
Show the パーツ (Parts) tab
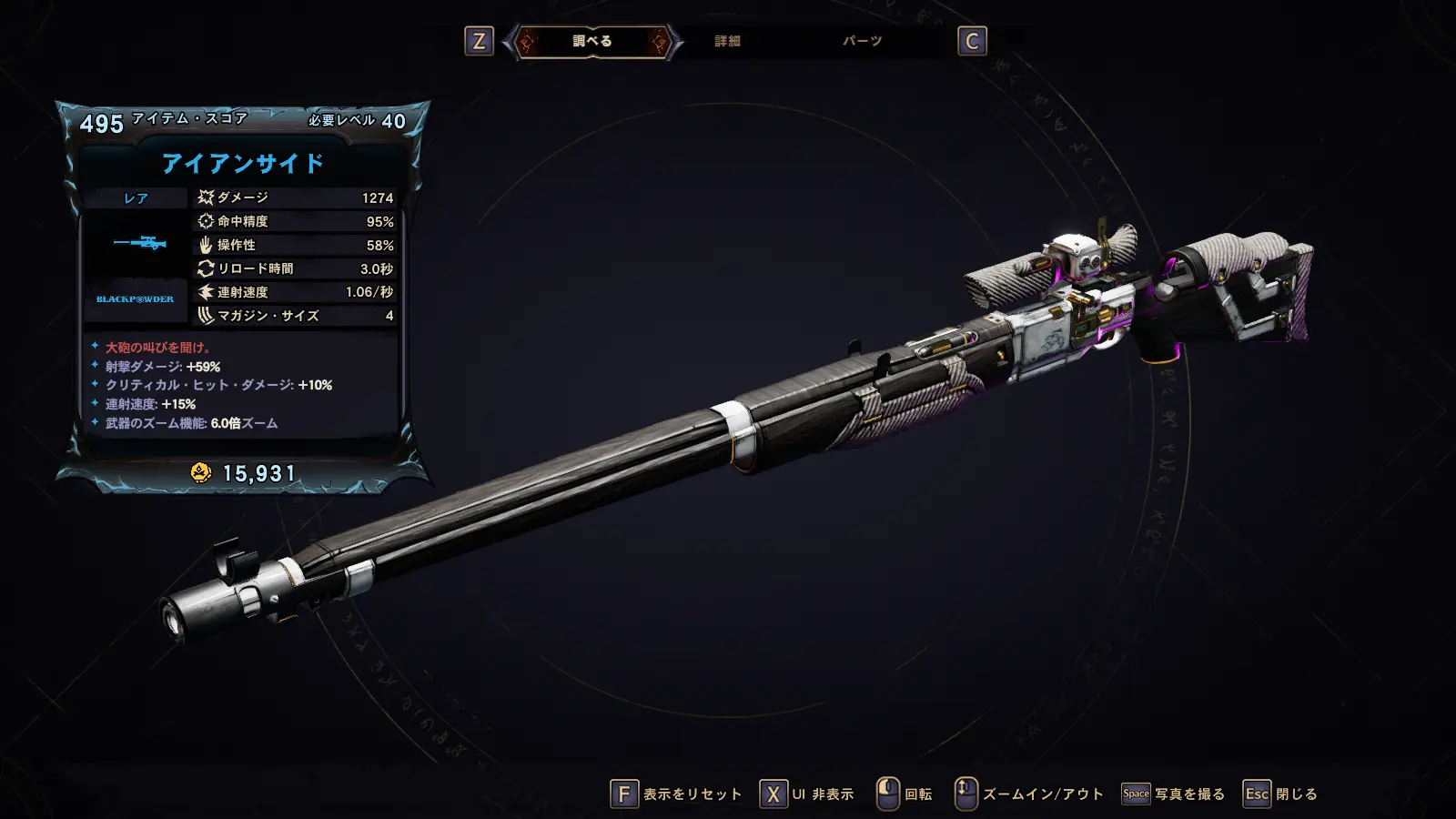click(x=862, y=41)
